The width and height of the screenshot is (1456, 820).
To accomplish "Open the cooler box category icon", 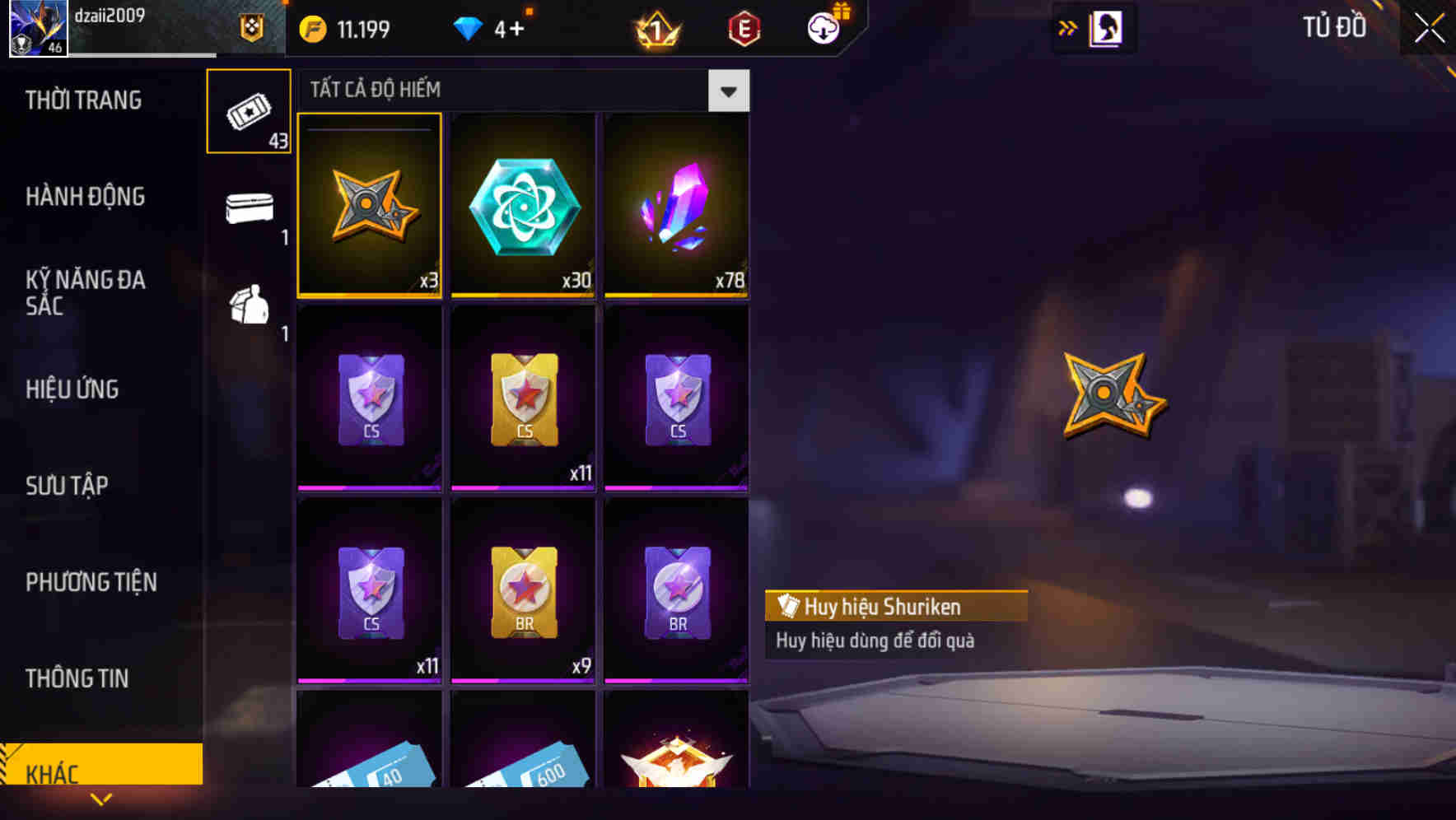I will (248, 212).
